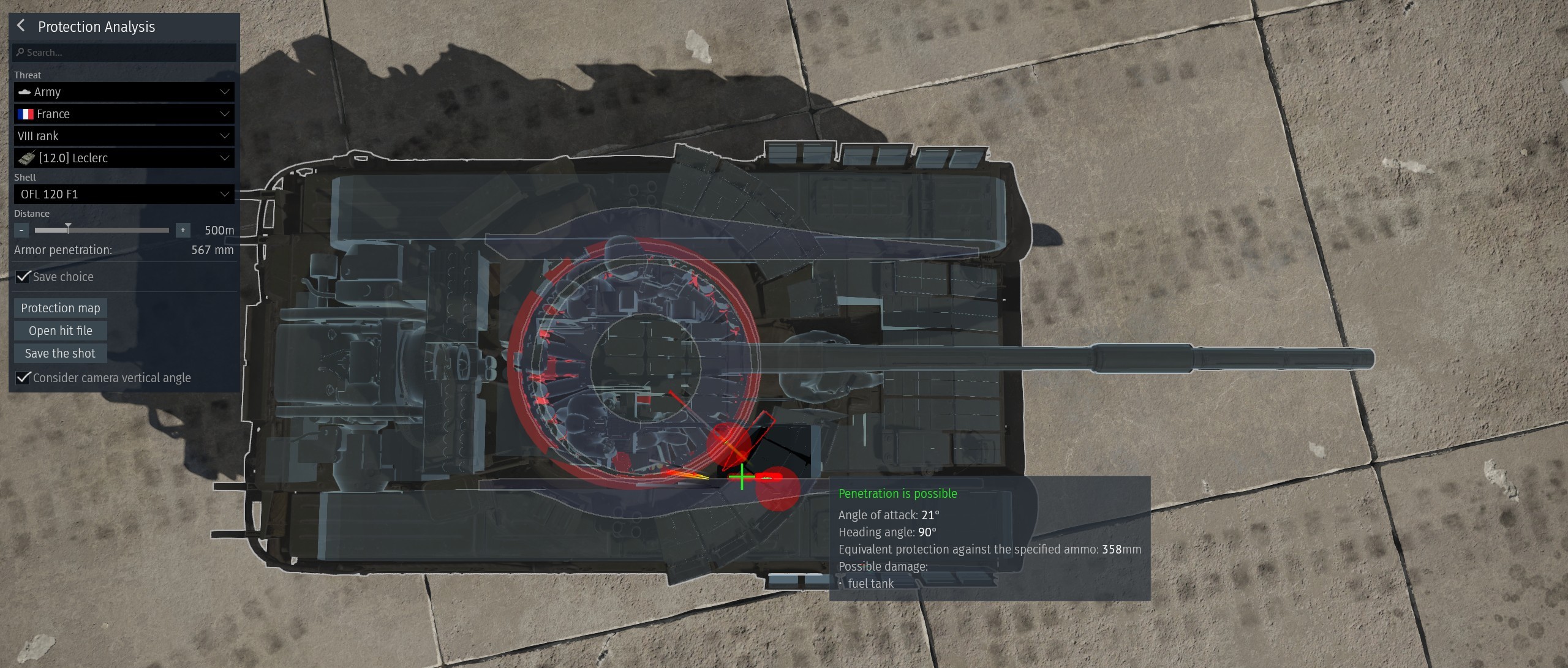Click Save the shot

click(x=60, y=353)
